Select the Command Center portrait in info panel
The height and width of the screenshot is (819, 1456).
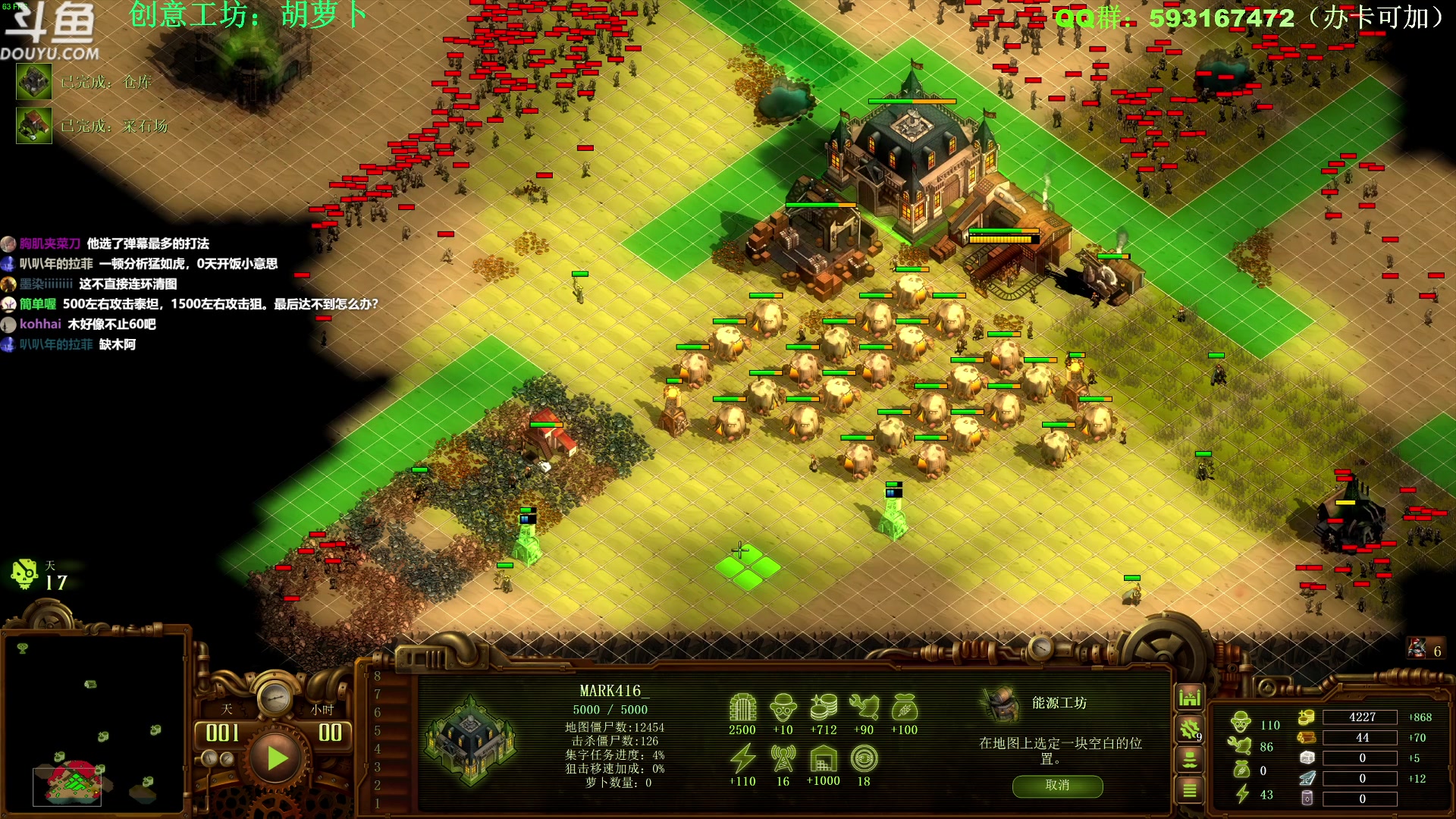click(x=471, y=742)
